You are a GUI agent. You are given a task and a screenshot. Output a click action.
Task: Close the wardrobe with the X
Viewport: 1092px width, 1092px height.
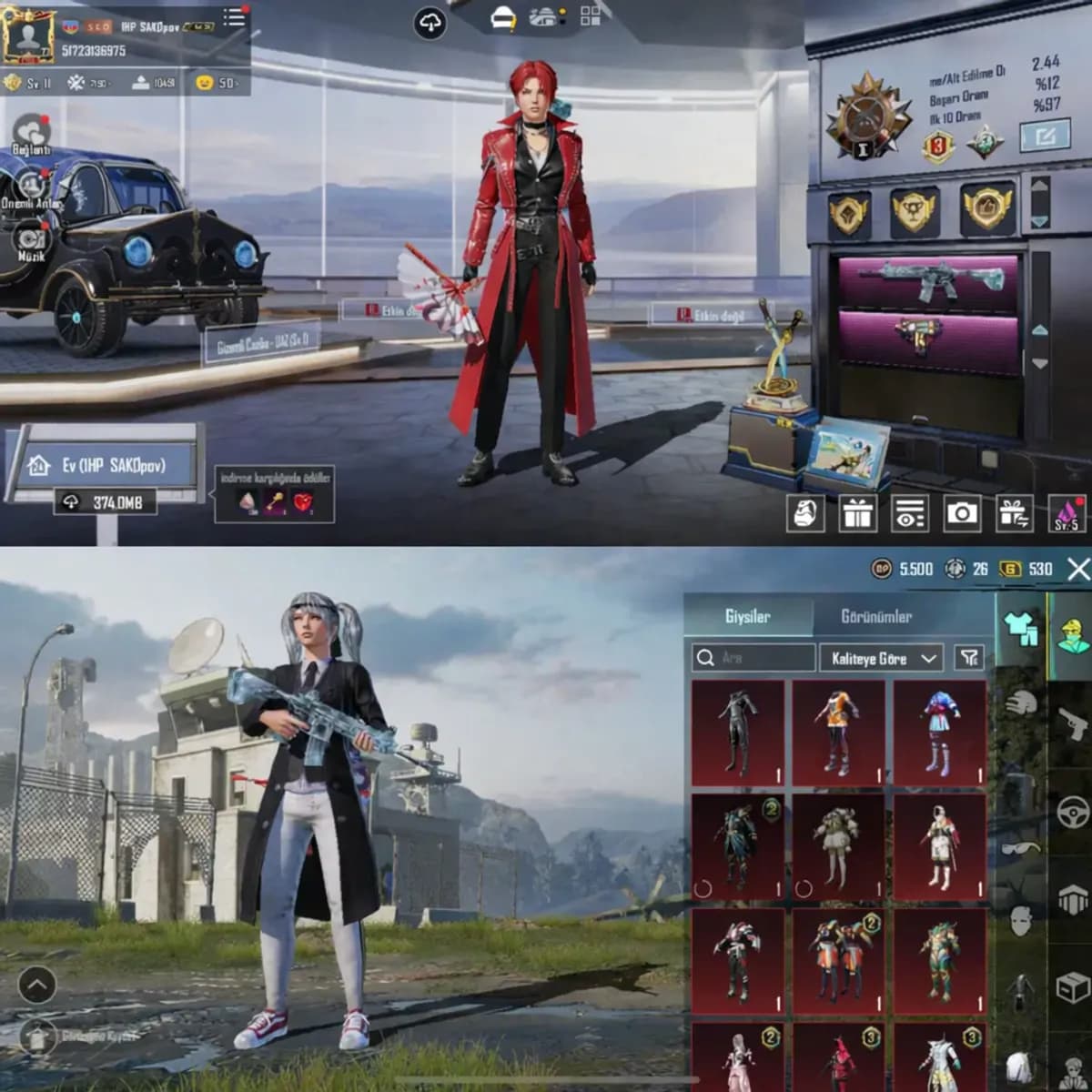coord(1078,570)
